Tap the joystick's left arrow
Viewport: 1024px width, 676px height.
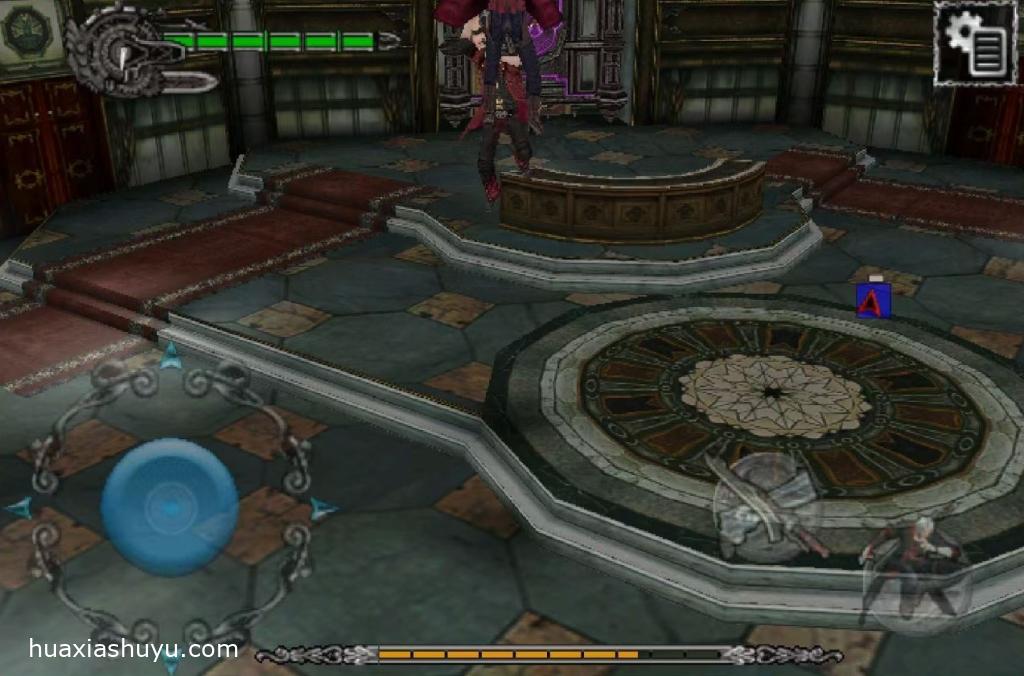click(x=19, y=508)
